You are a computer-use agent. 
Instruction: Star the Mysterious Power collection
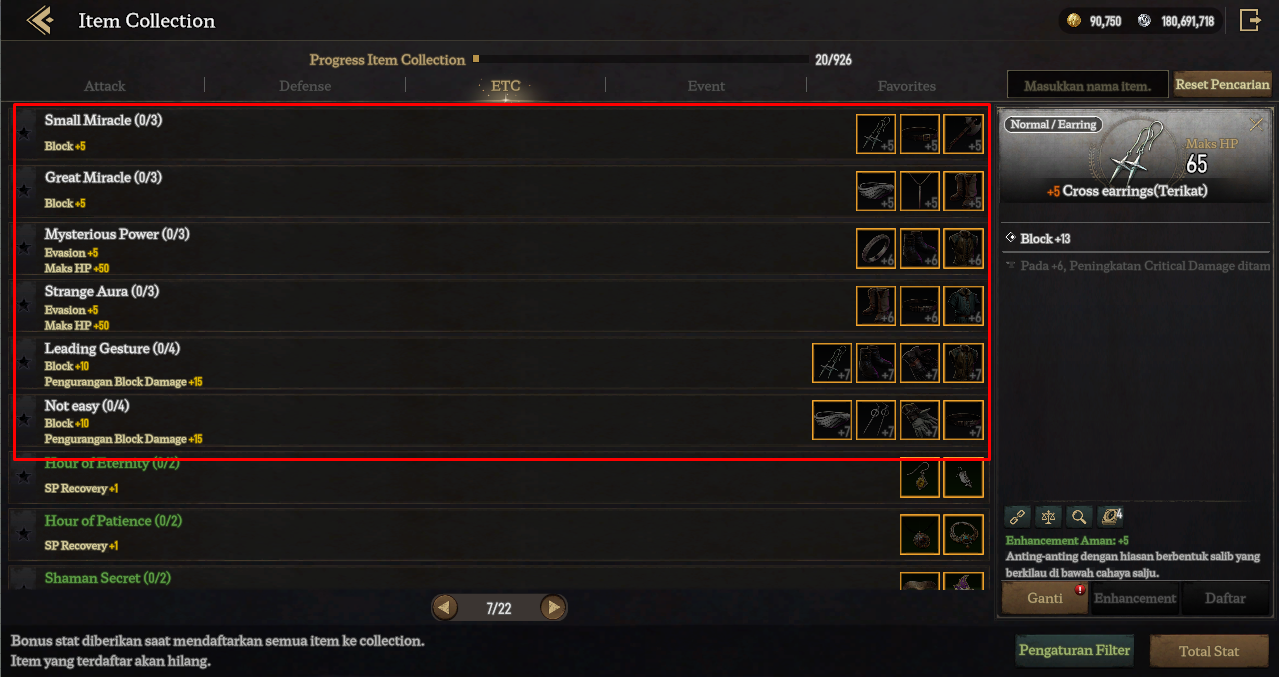(x=25, y=247)
